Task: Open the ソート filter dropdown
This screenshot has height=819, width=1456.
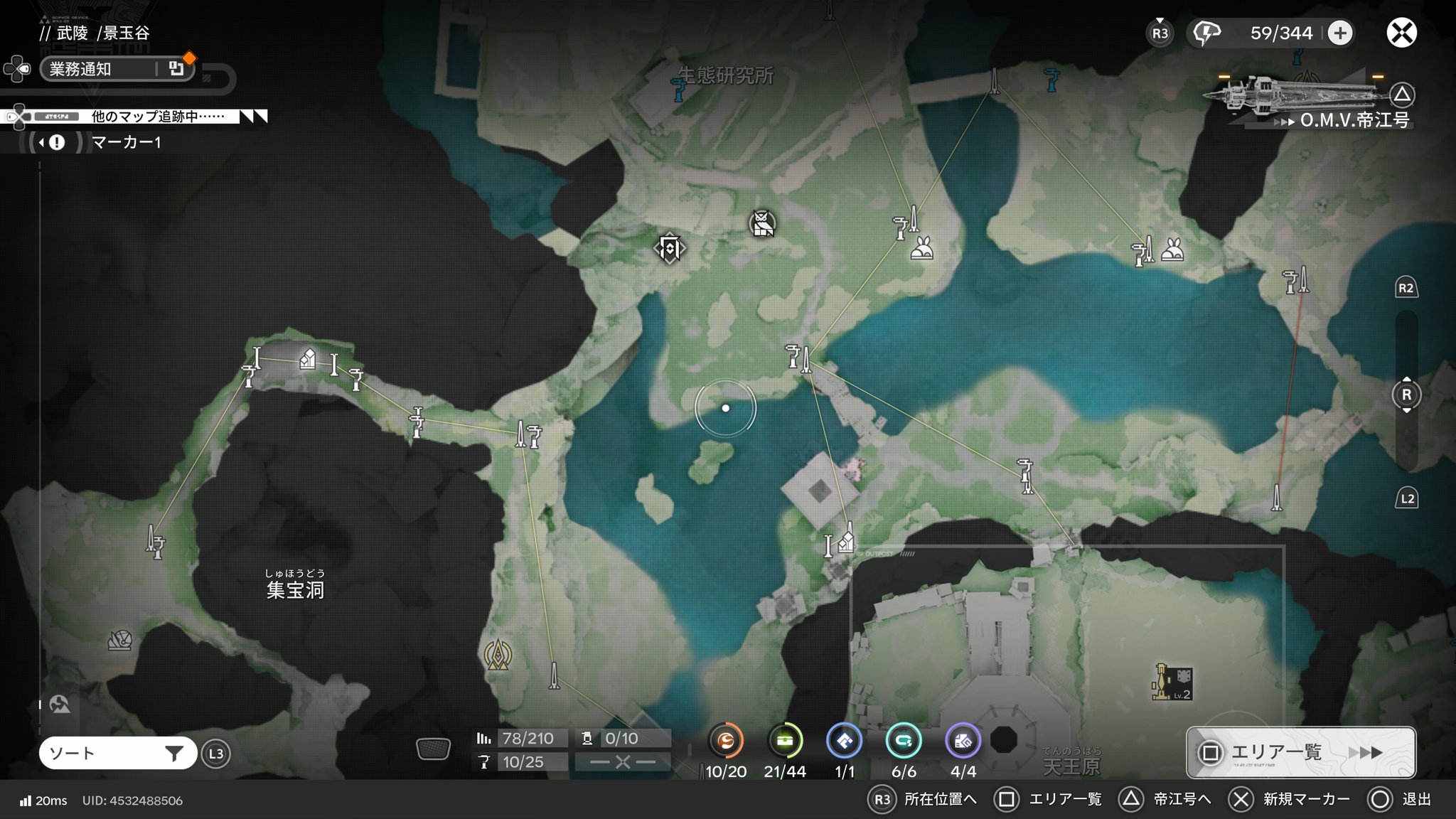Action: pos(117,754)
